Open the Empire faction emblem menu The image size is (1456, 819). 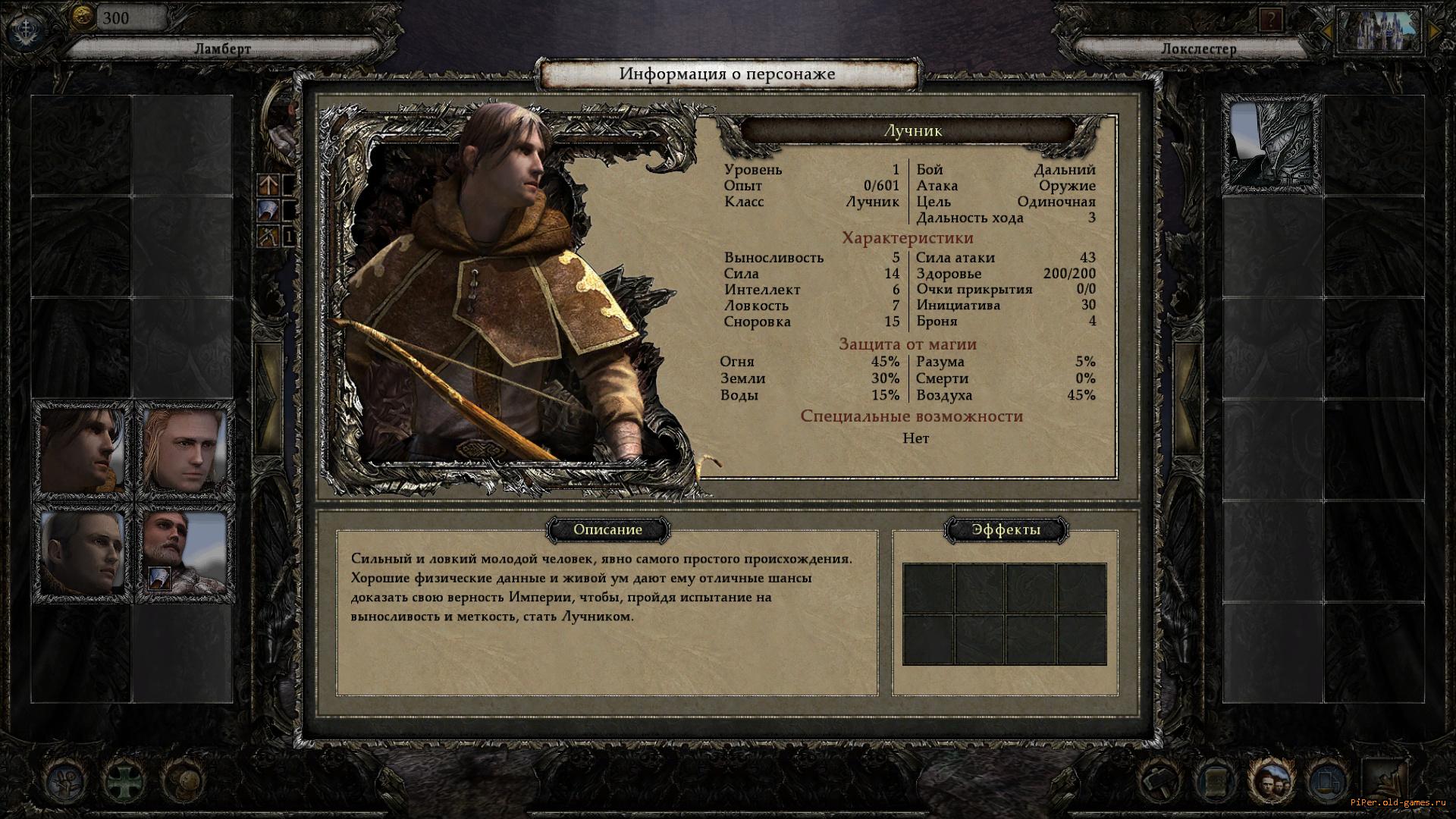point(24,29)
